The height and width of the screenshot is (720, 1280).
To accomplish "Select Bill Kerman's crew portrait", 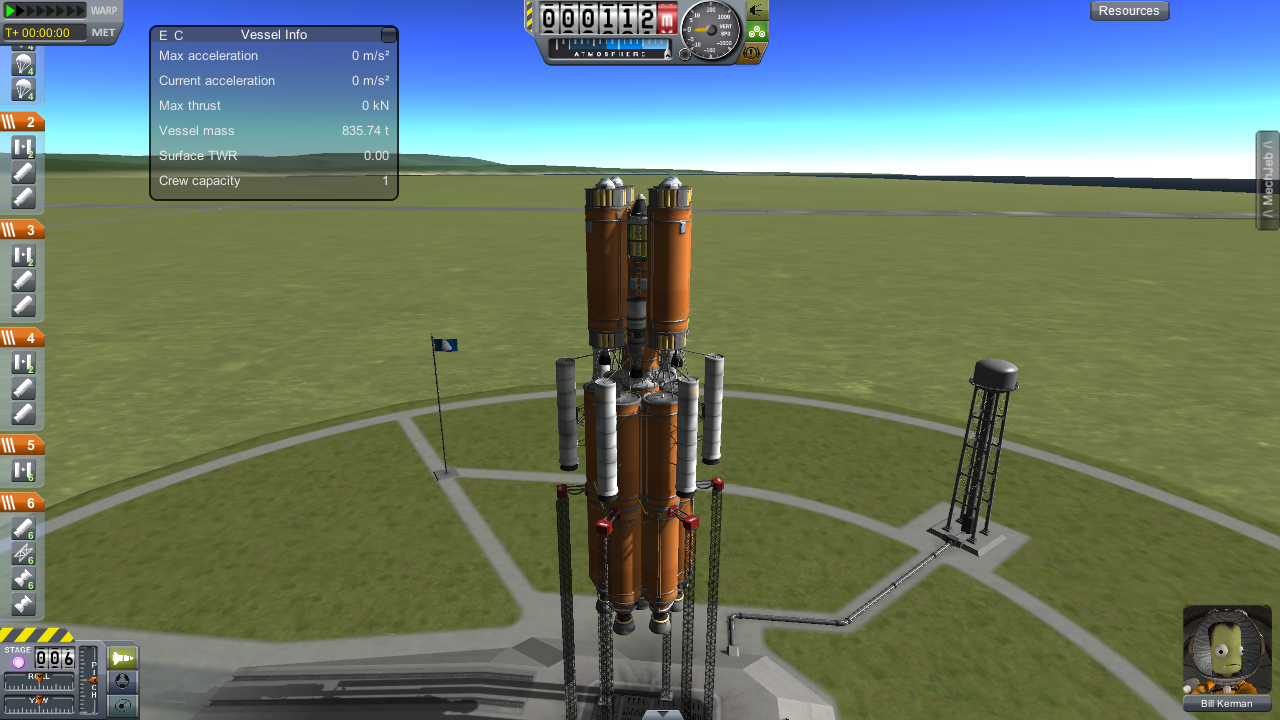I will pos(1226,650).
